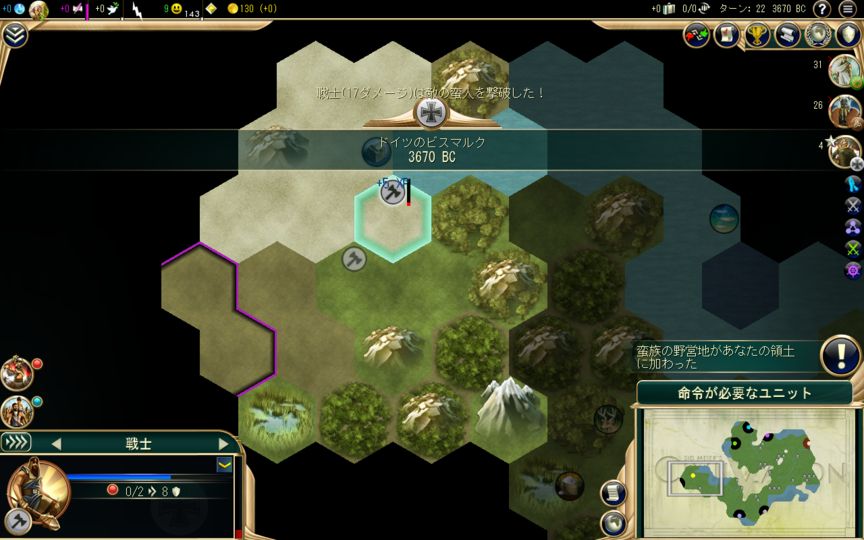Open the main game menu button
The height and width of the screenshot is (540, 864).
pos(848,10)
